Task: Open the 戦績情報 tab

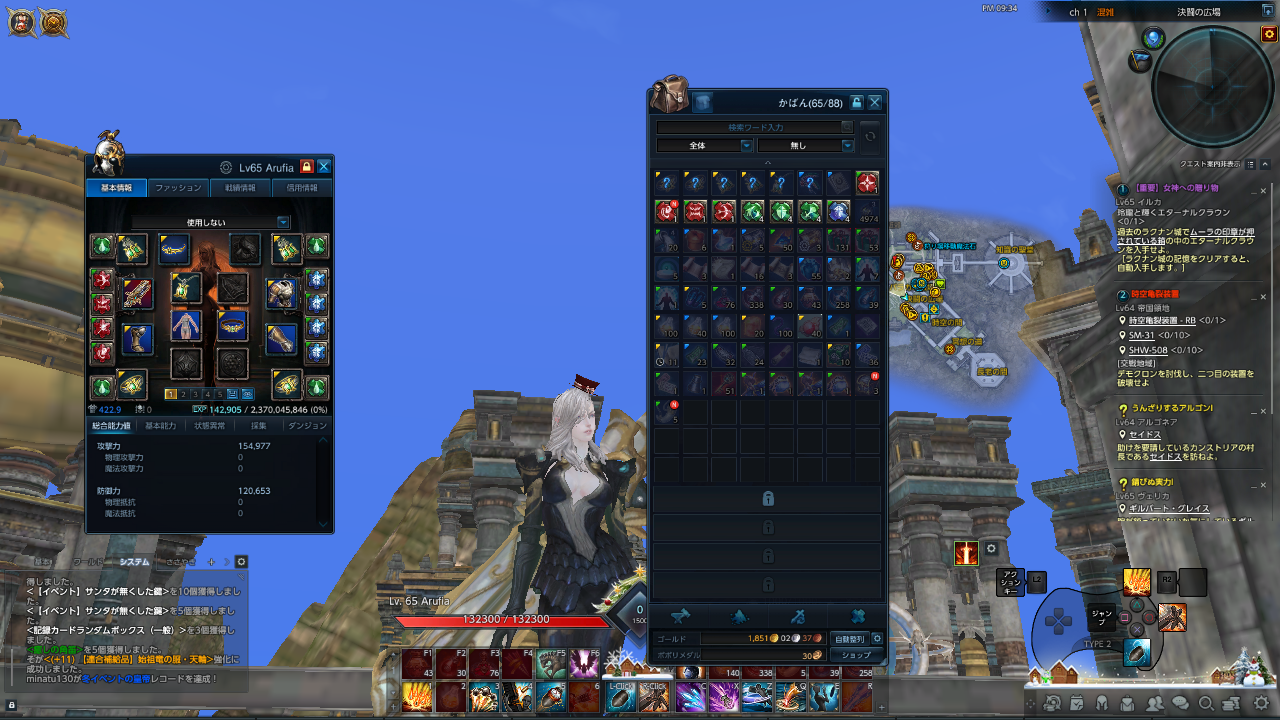Action: click(240, 188)
